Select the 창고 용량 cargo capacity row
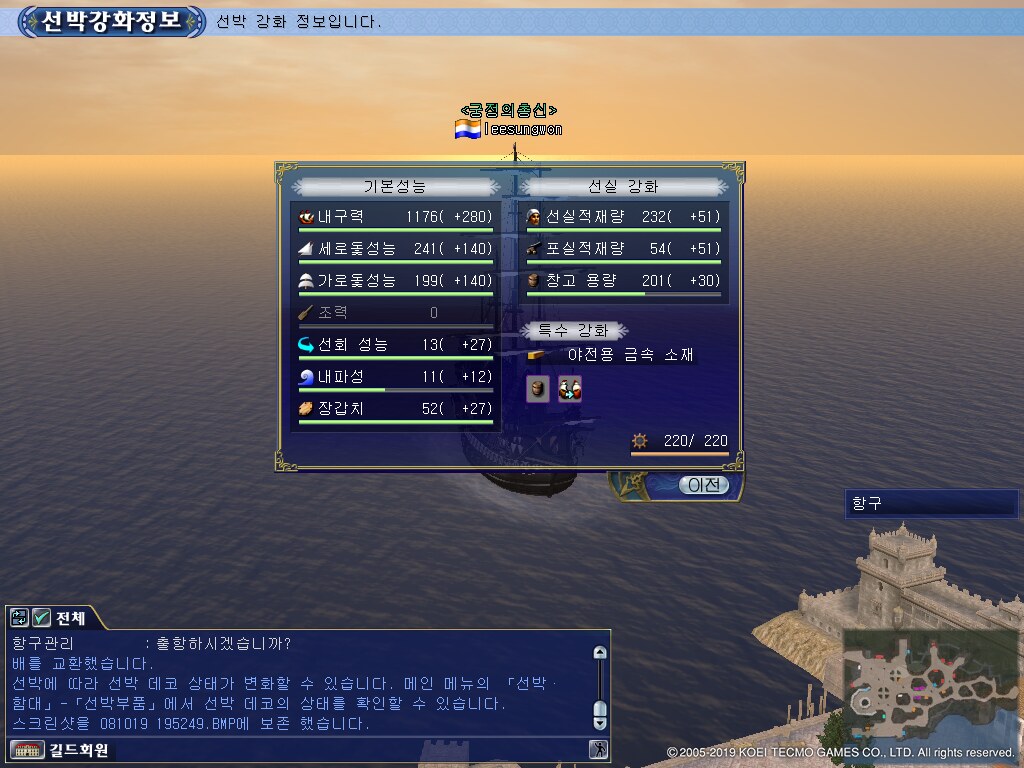Viewport: 1024px width, 768px height. click(623, 281)
